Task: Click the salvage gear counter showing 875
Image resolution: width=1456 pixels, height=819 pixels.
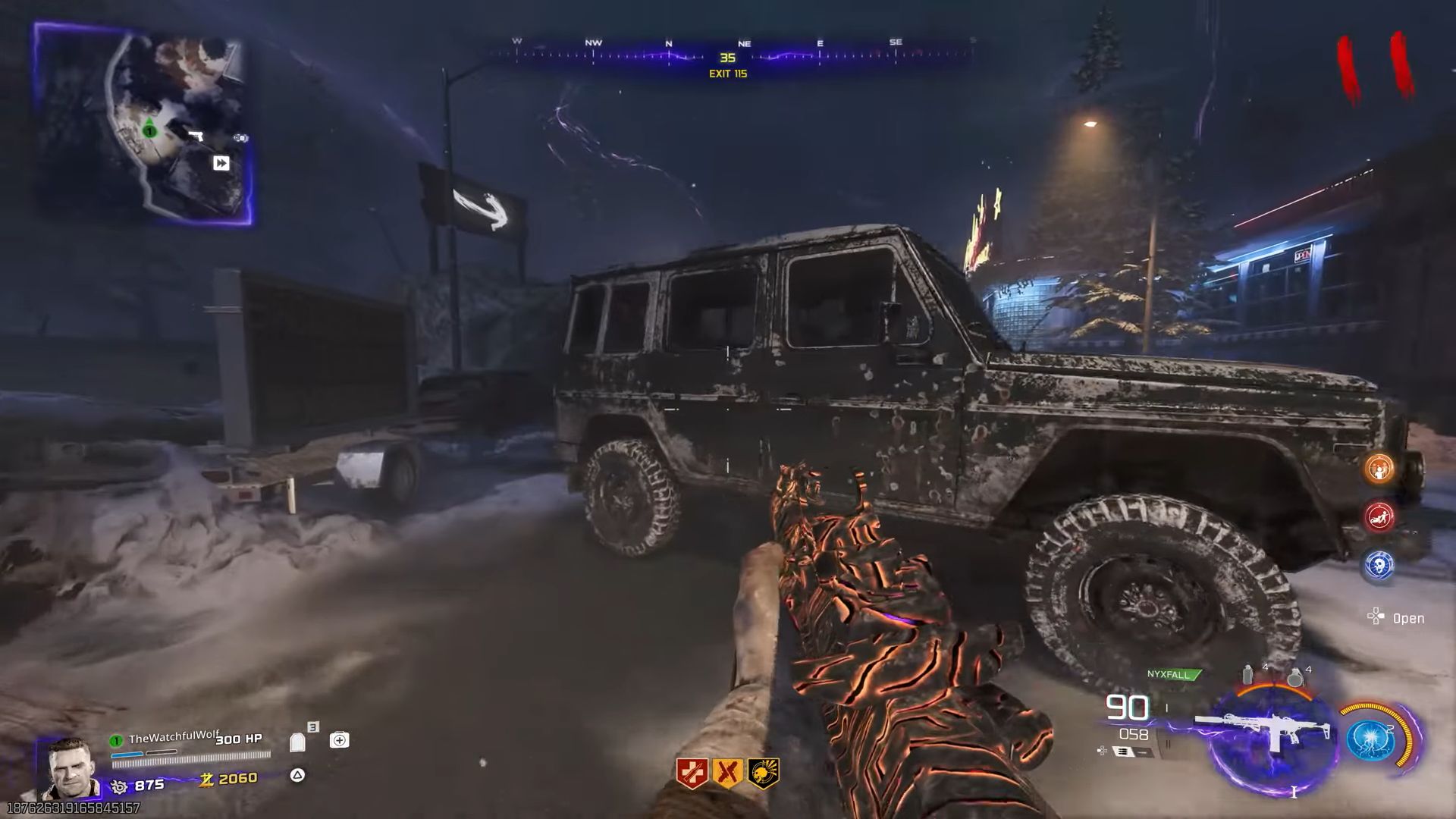Action: (135, 784)
